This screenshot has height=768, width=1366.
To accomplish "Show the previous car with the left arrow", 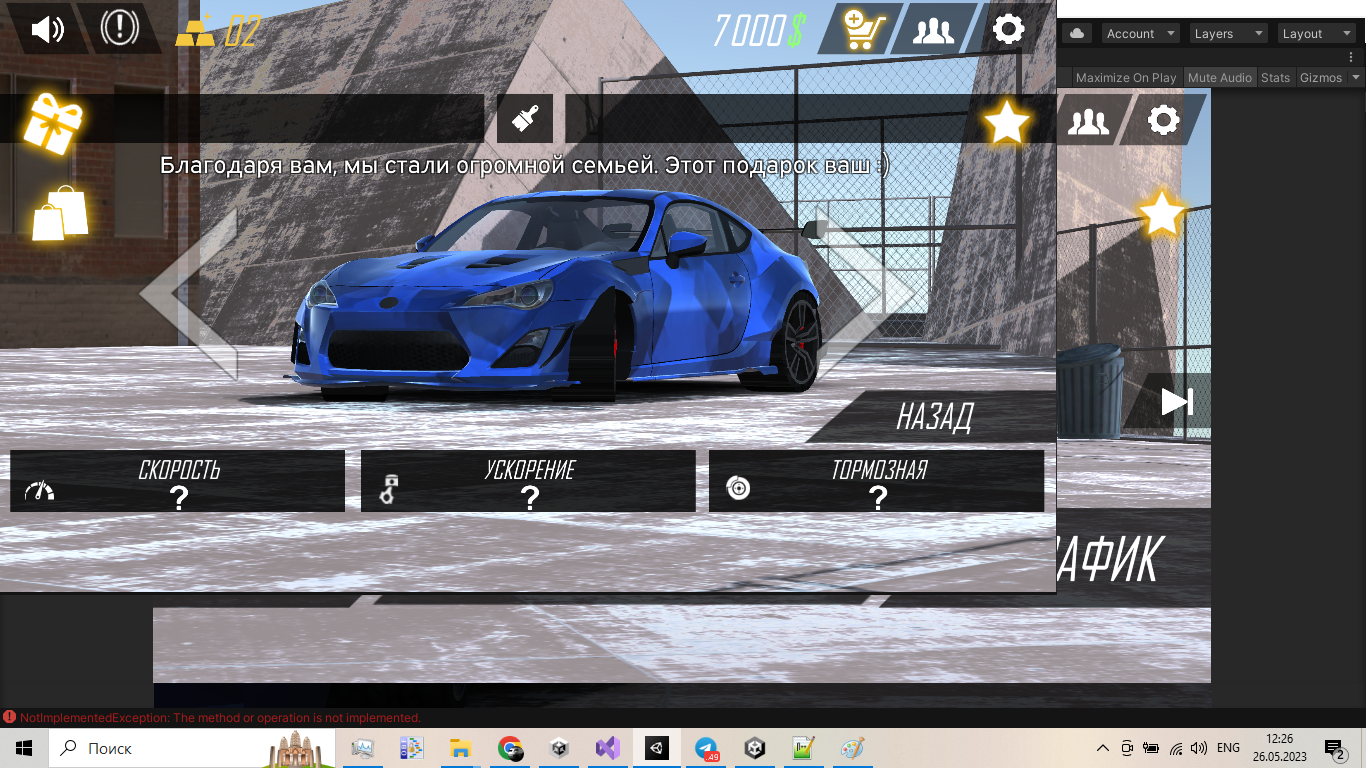I will pyautogui.click(x=190, y=294).
